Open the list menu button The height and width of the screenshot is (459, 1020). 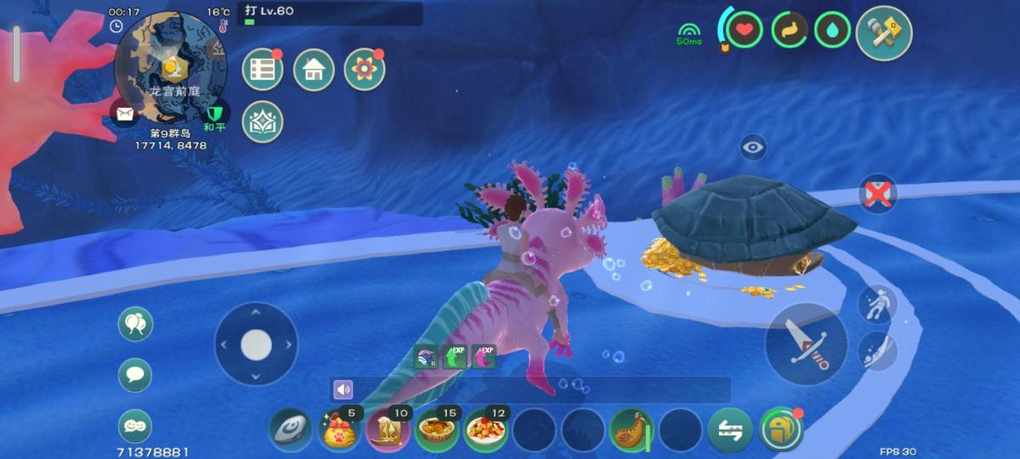[x=262, y=69]
